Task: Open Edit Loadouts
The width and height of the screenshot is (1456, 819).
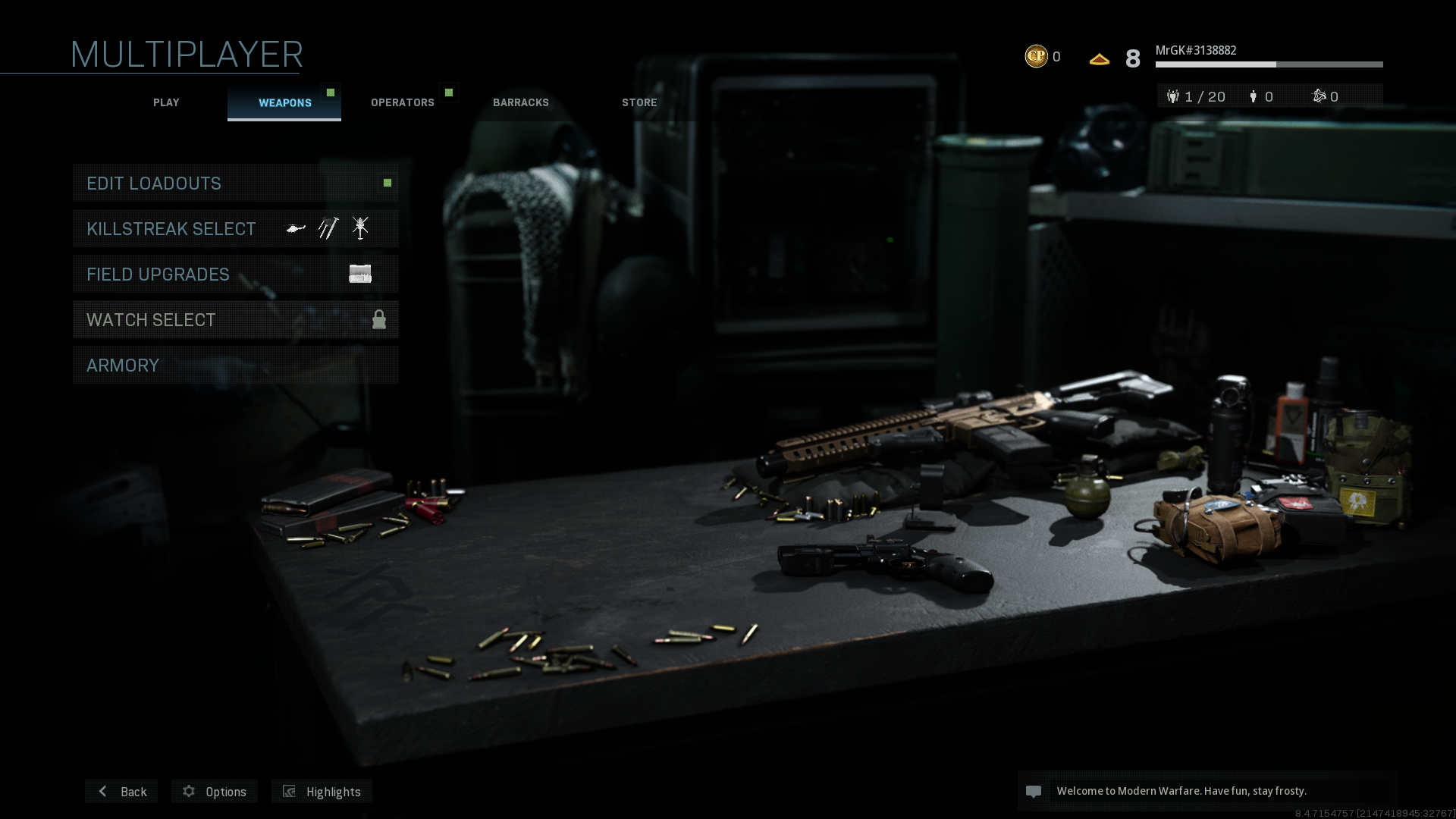Action: (x=235, y=184)
